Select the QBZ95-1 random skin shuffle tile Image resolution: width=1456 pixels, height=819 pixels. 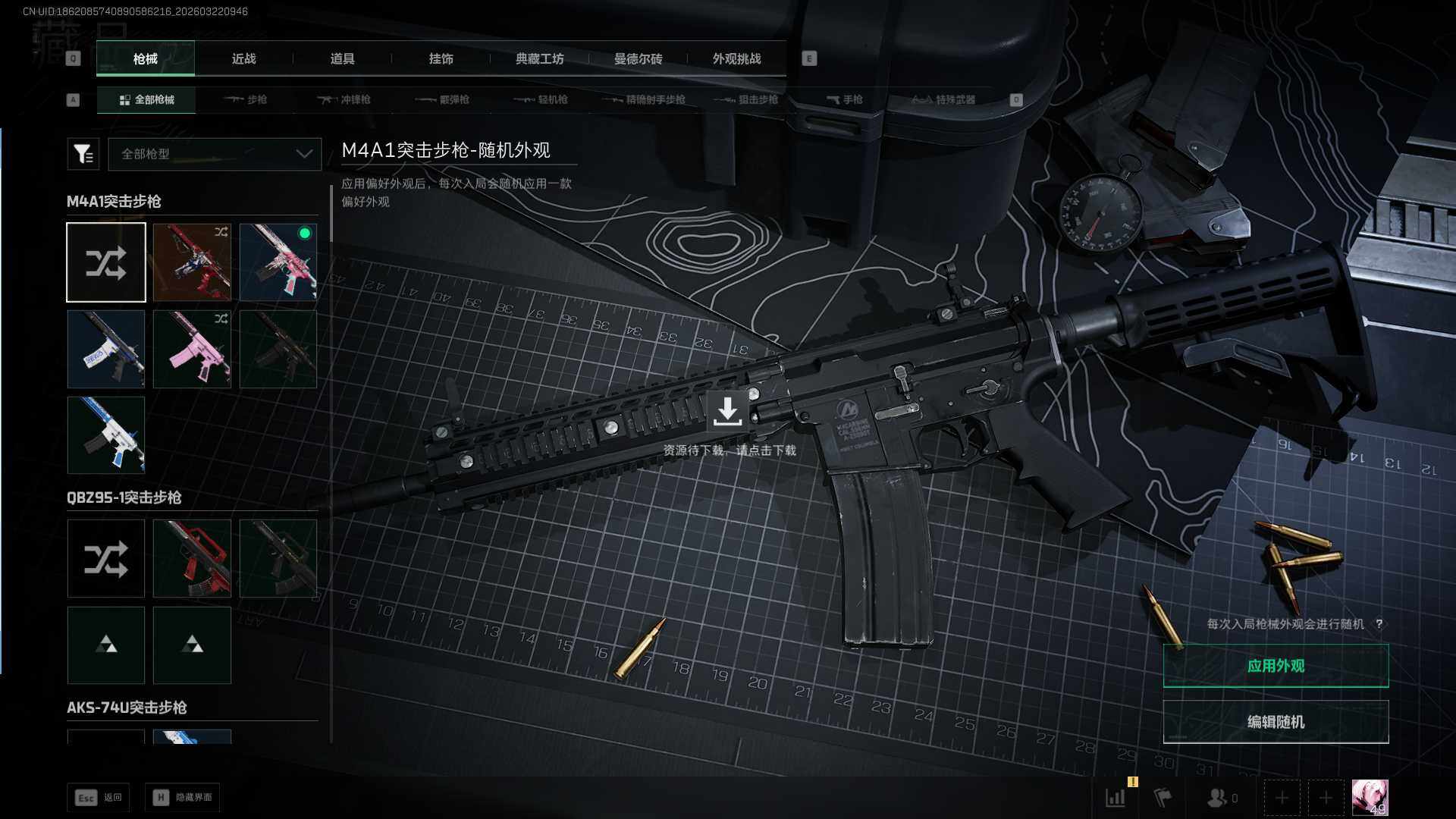click(x=106, y=559)
